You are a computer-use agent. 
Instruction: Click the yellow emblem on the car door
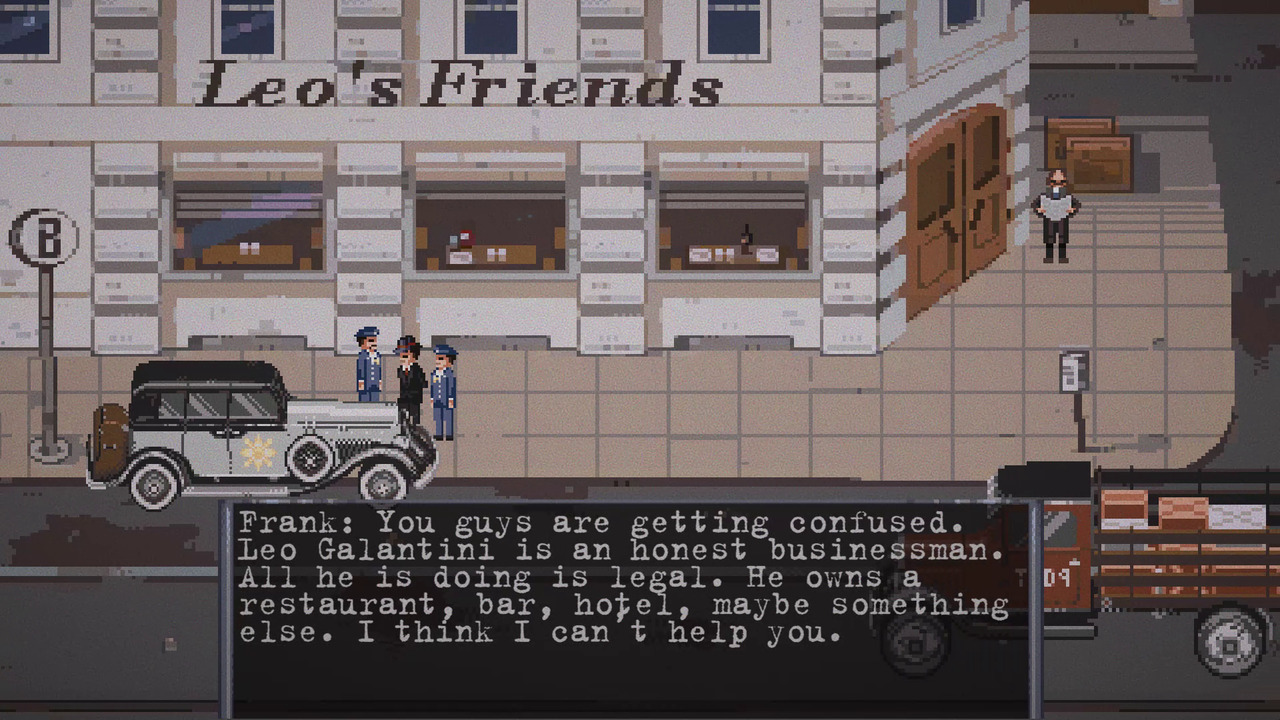click(258, 456)
